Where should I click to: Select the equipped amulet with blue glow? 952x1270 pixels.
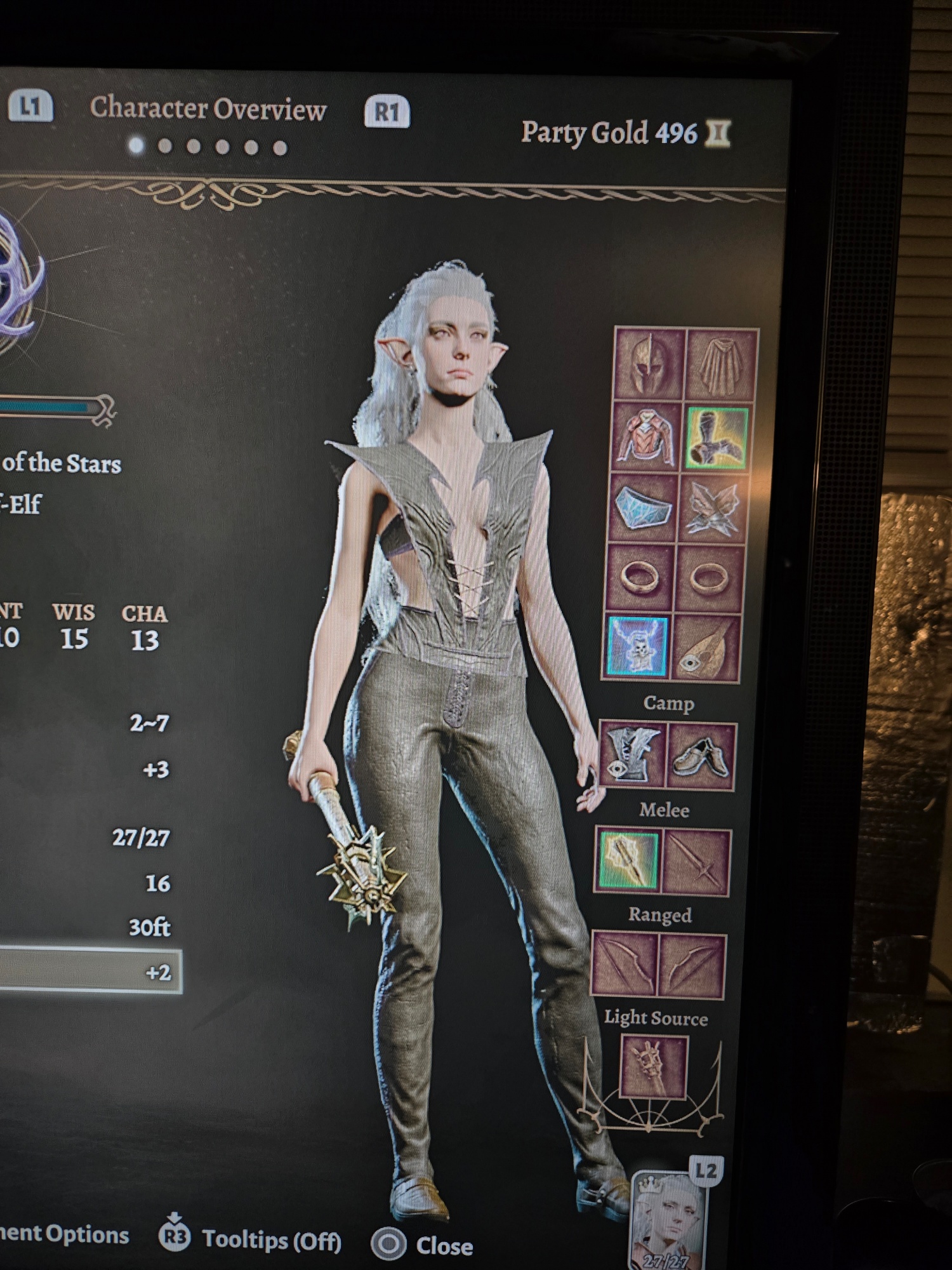tap(637, 645)
